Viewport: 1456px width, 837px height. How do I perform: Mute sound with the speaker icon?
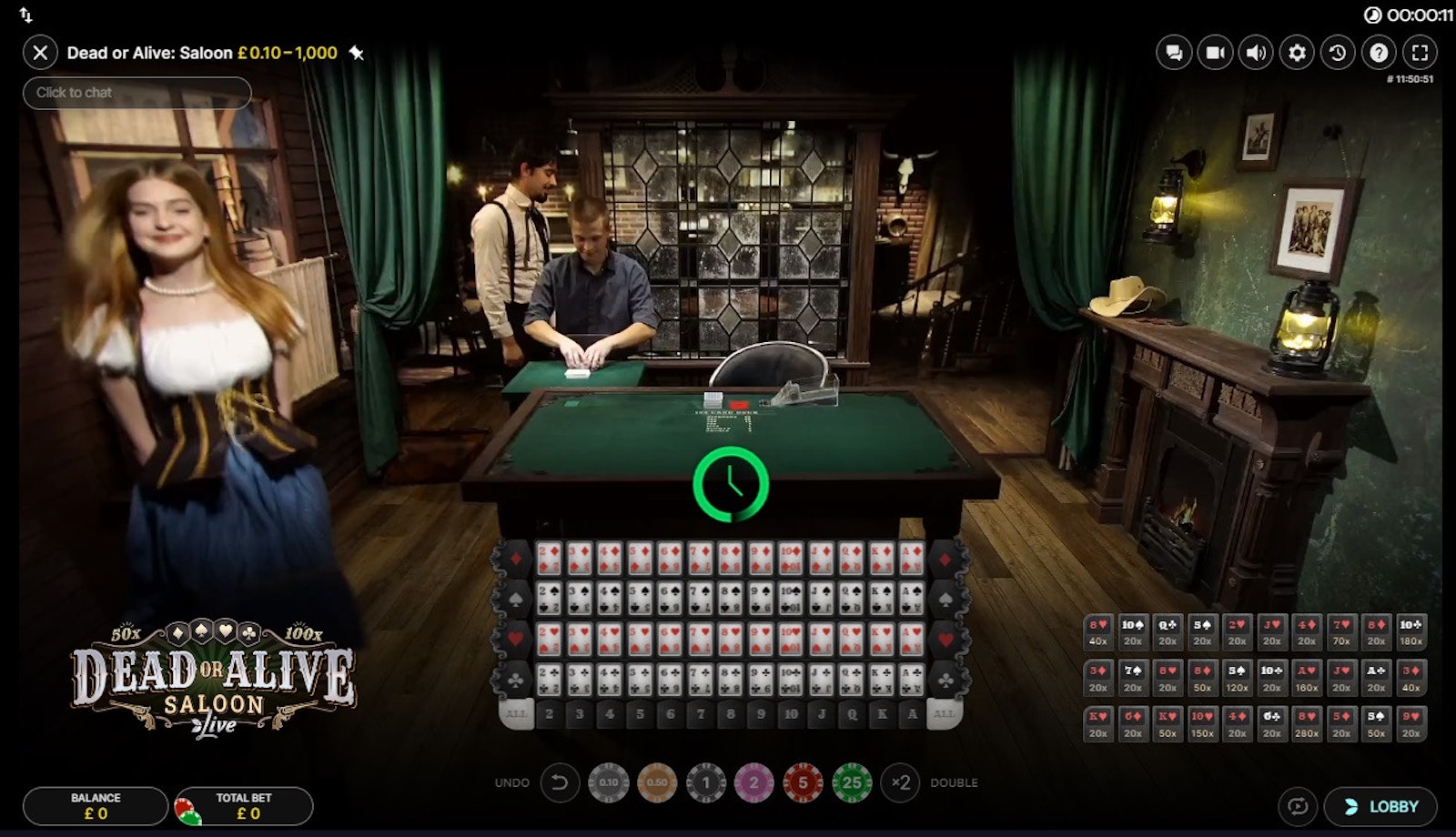tap(1256, 53)
